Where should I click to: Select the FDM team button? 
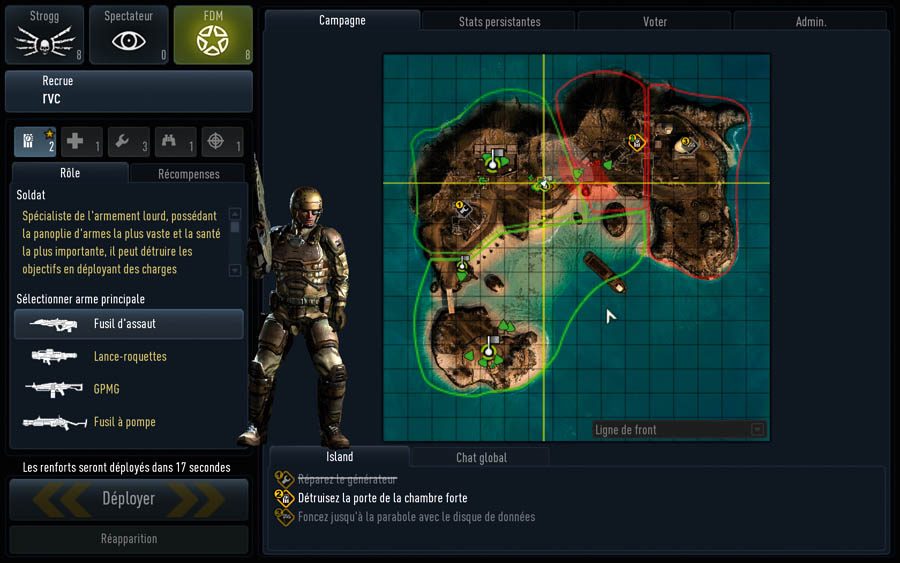click(x=213, y=33)
